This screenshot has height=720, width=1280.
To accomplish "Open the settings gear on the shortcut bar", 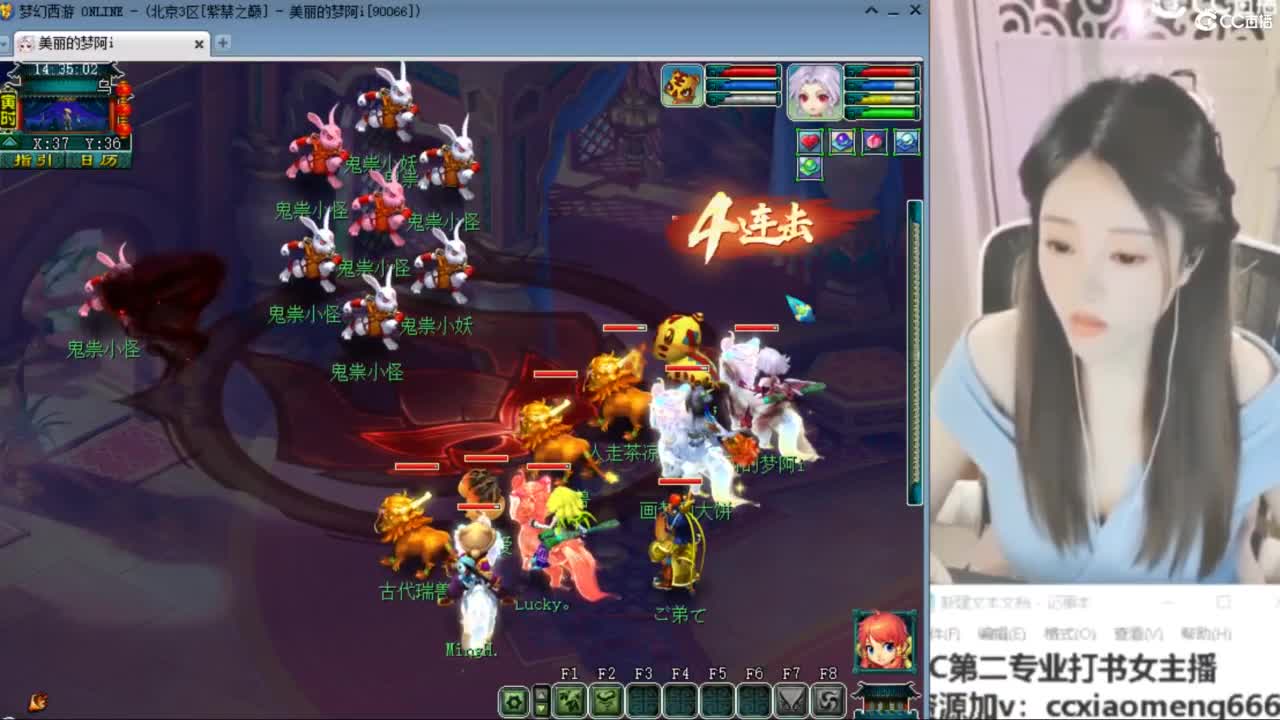I will [514, 702].
